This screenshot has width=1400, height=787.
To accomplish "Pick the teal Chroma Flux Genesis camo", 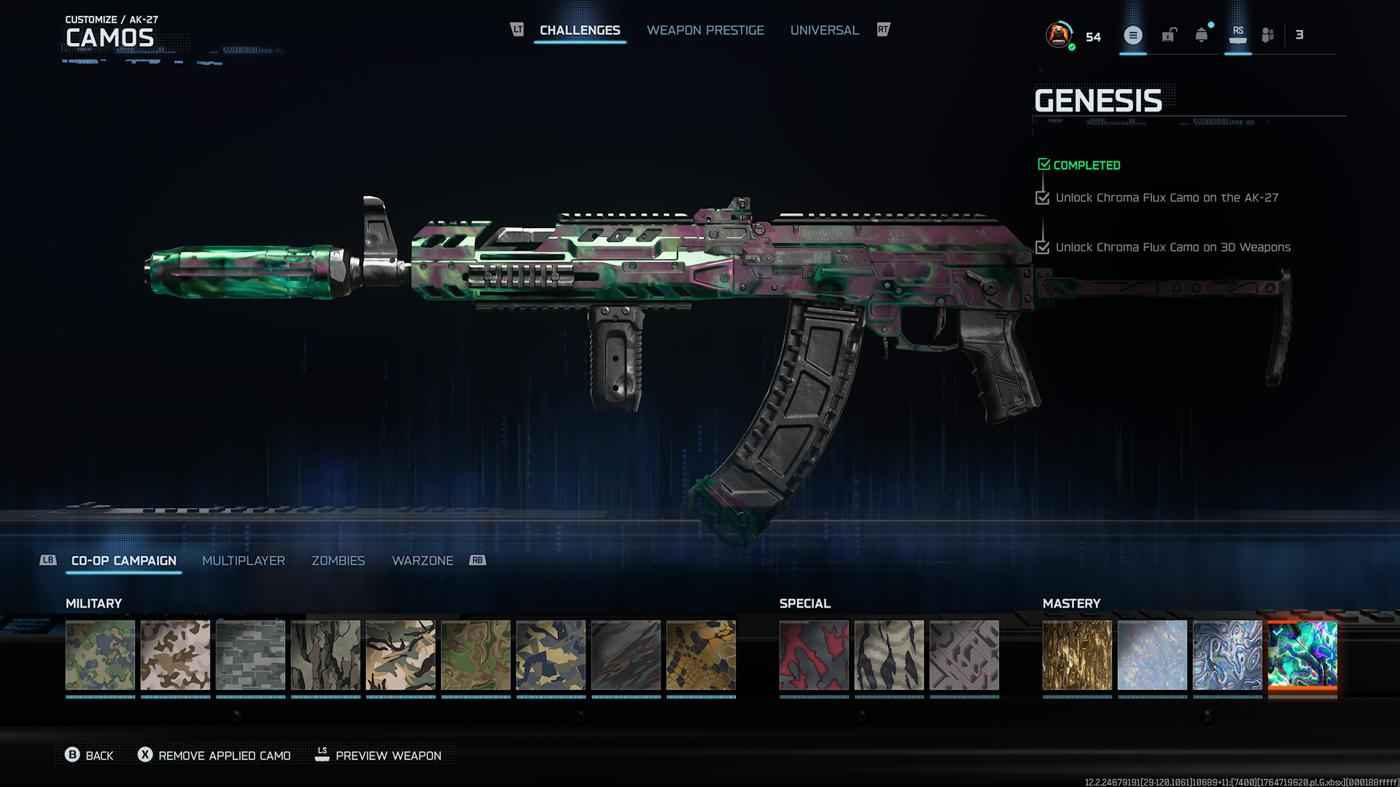I will [1302, 655].
